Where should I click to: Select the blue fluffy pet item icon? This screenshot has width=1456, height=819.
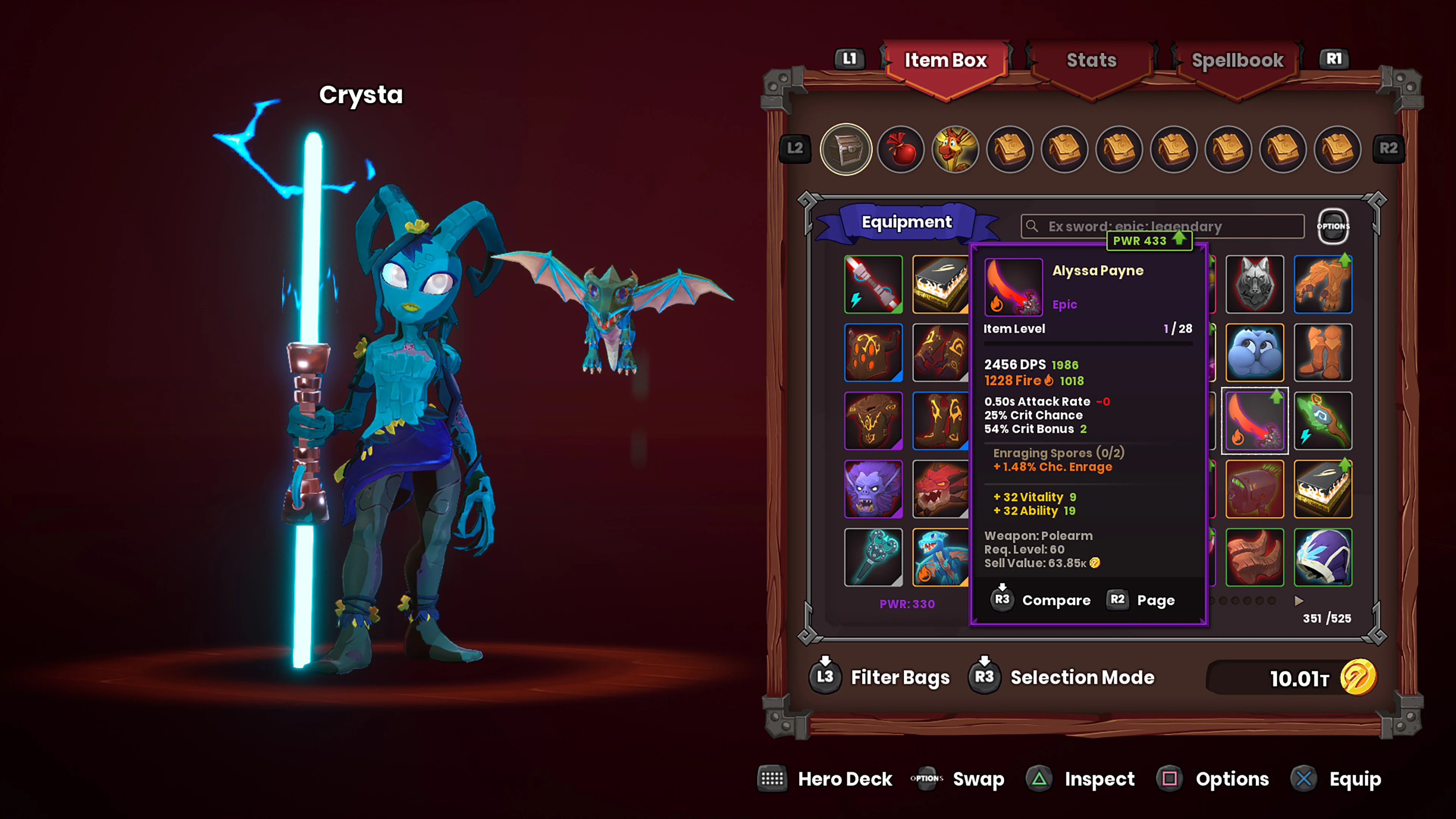click(1255, 353)
